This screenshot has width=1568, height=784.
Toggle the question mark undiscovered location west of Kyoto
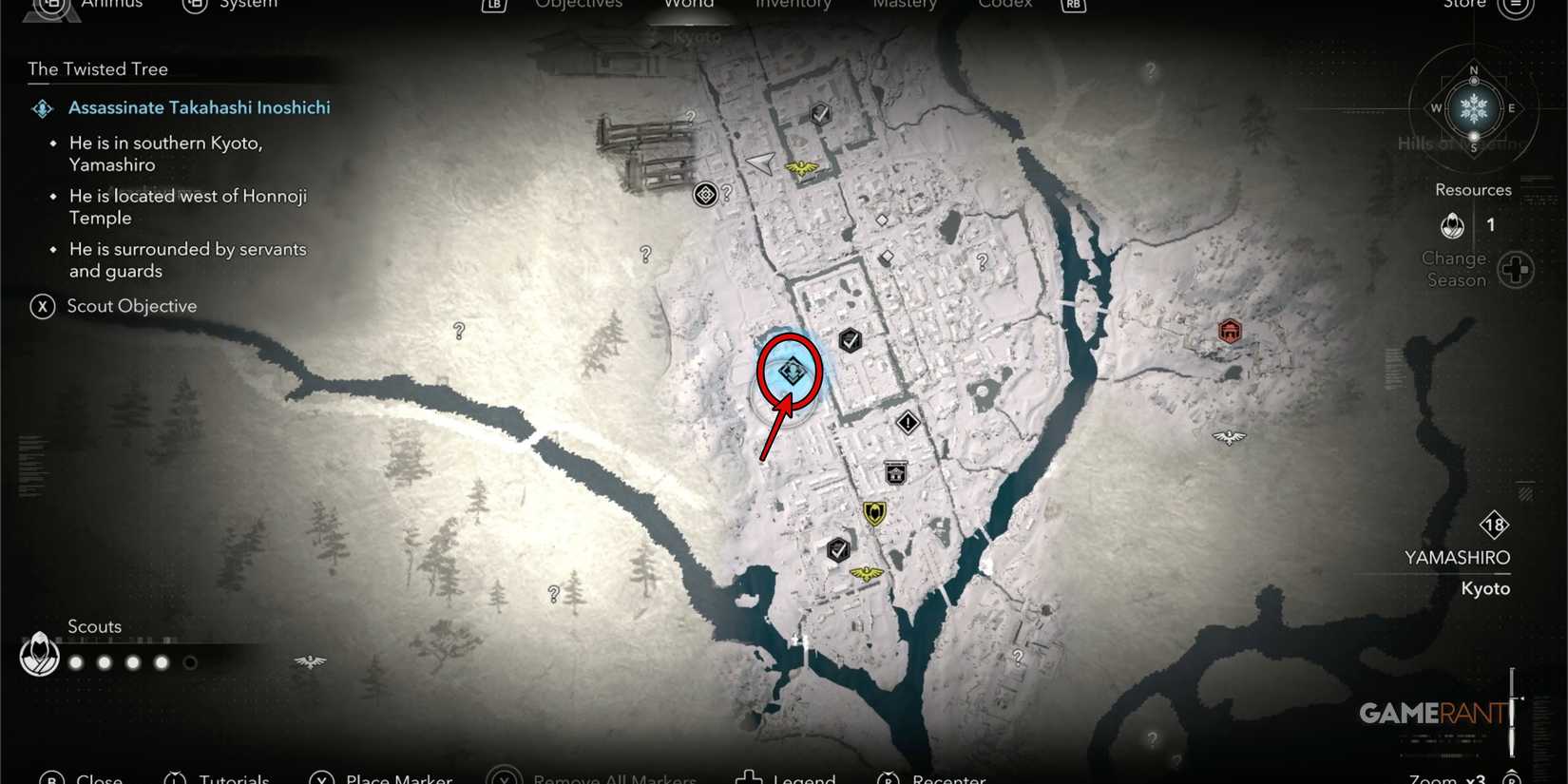(459, 330)
